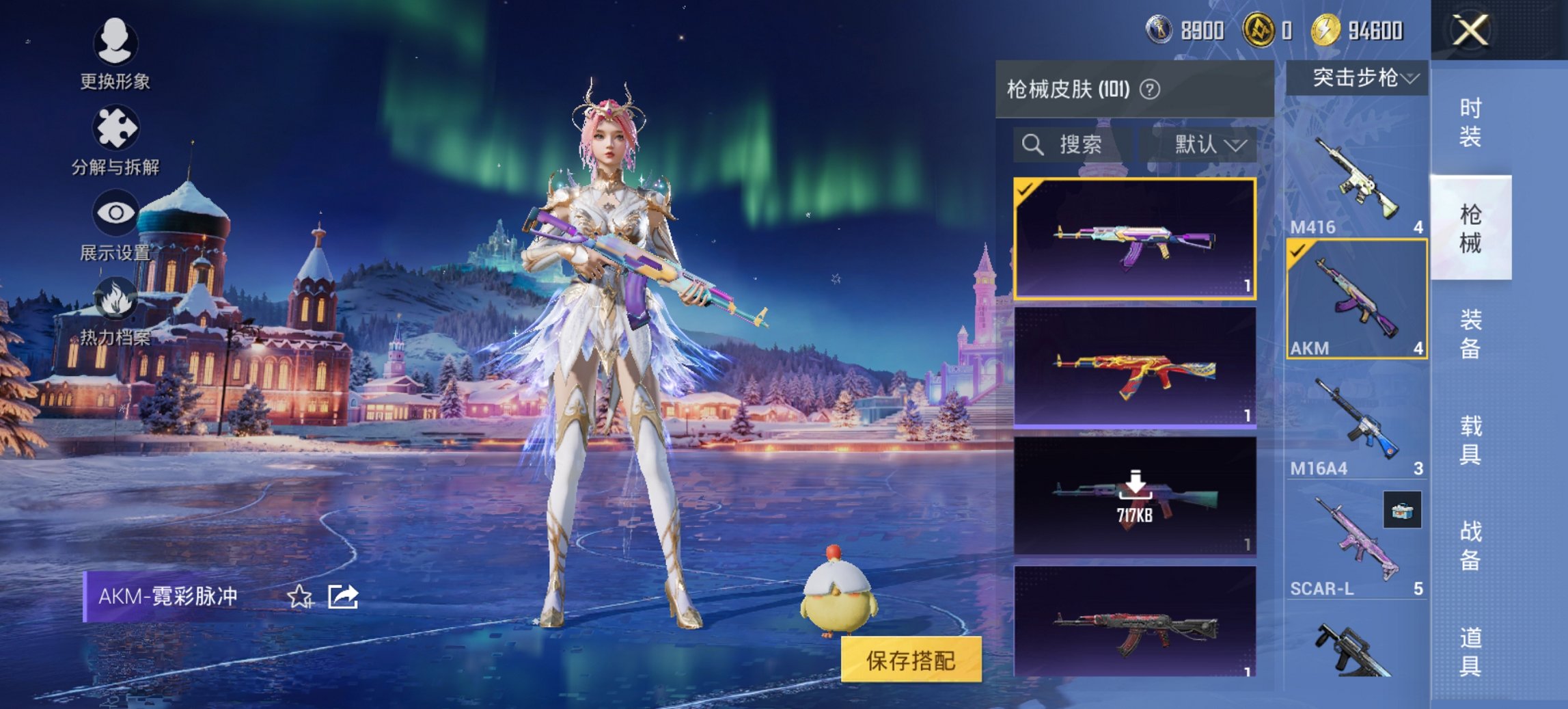
Task: Switch to the 时装 outfits tab
Action: (x=1470, y=122)
